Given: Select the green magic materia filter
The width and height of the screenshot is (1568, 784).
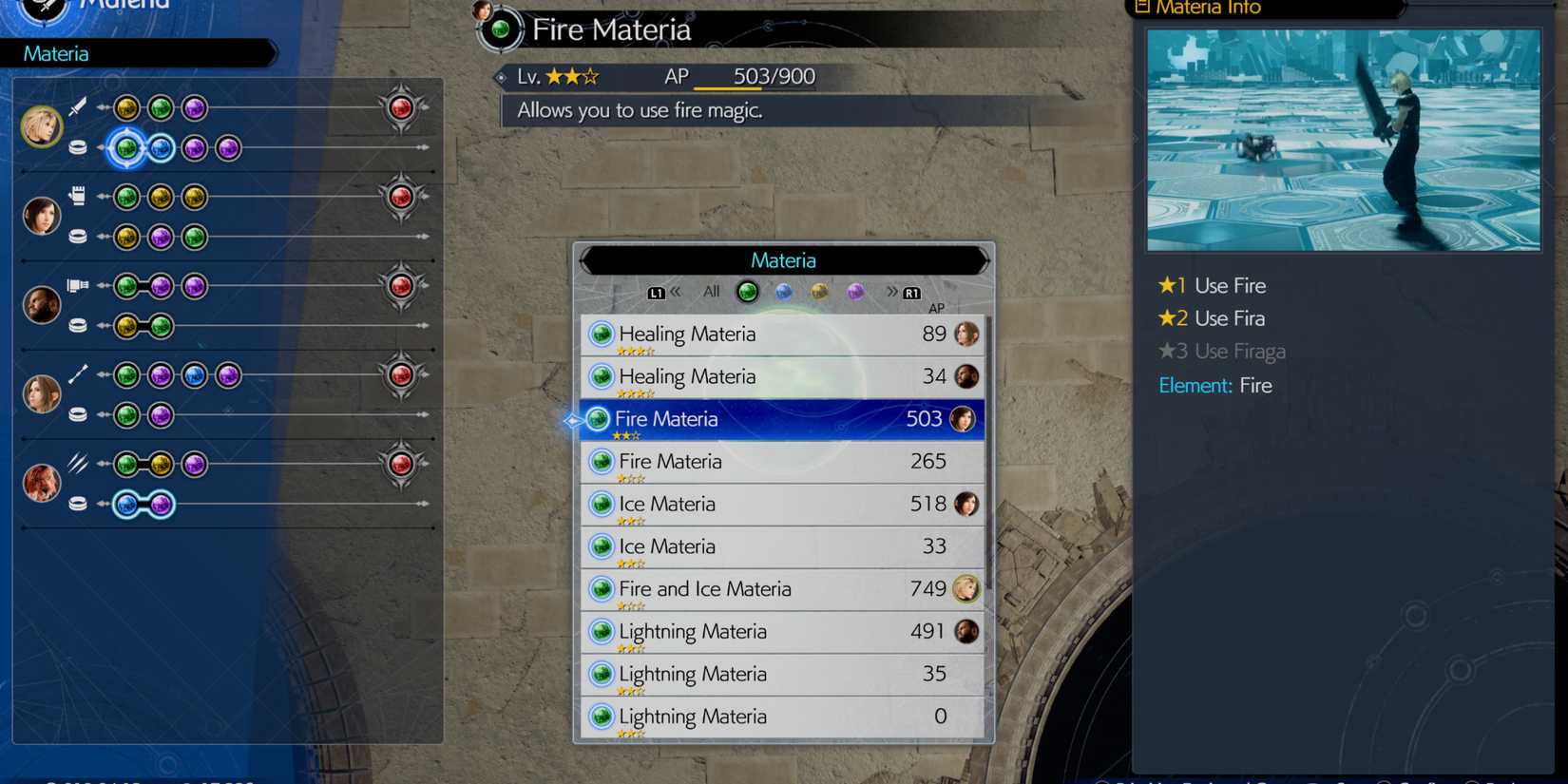Looking at the screenshot, I should tap(747, 292).
